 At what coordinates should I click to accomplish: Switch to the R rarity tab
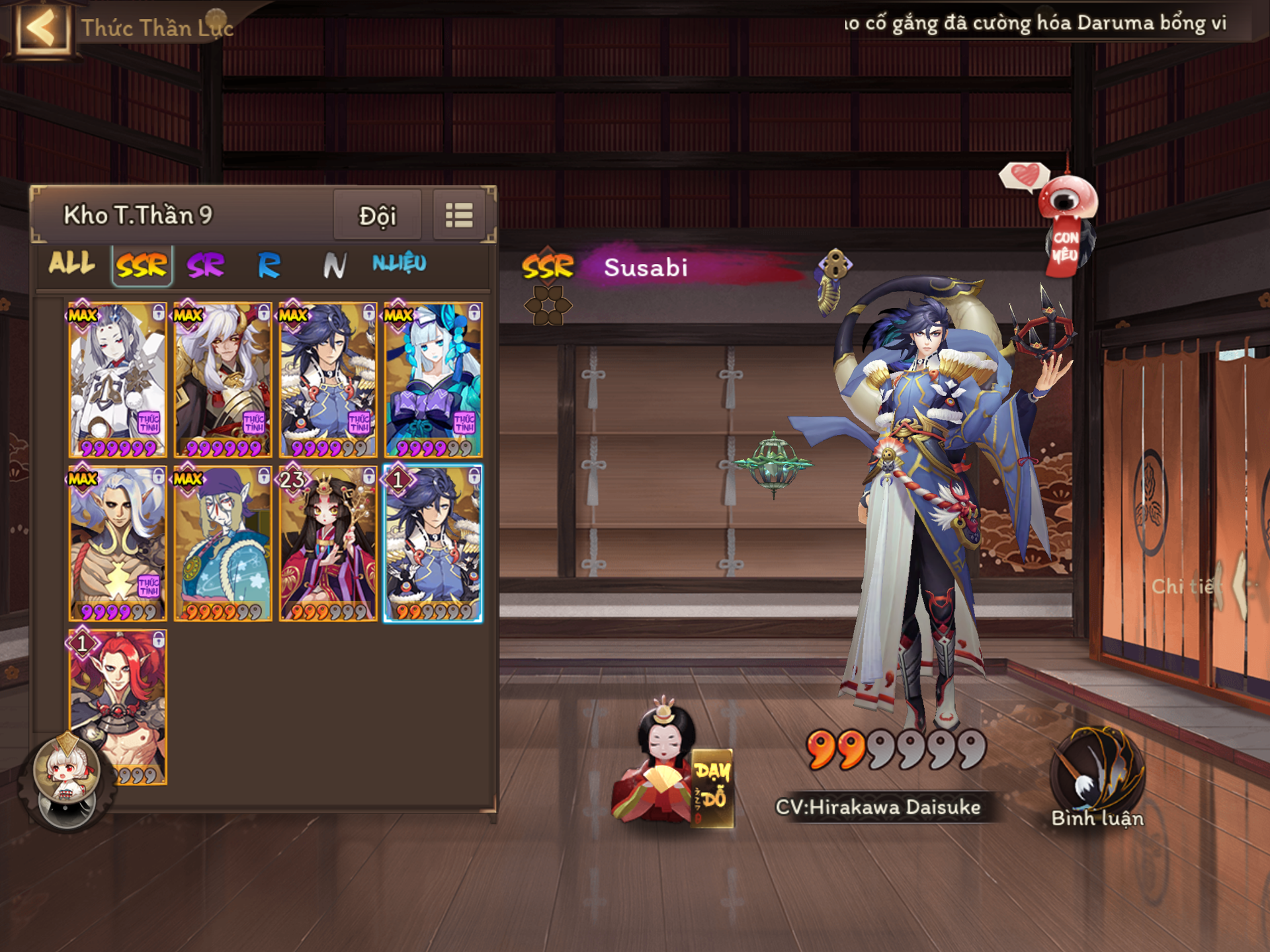tap(269, 266)
